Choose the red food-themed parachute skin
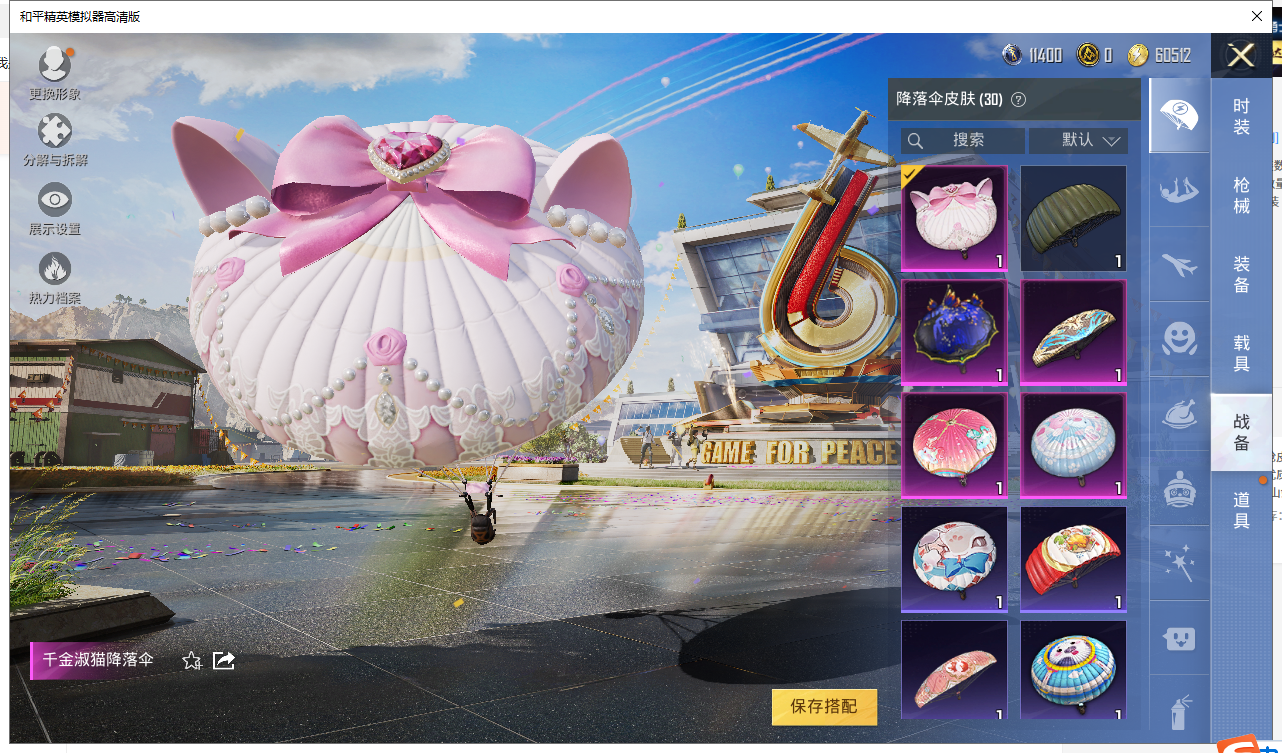The height and width of the screenshot is (753, 1282). coord(1073,559)
